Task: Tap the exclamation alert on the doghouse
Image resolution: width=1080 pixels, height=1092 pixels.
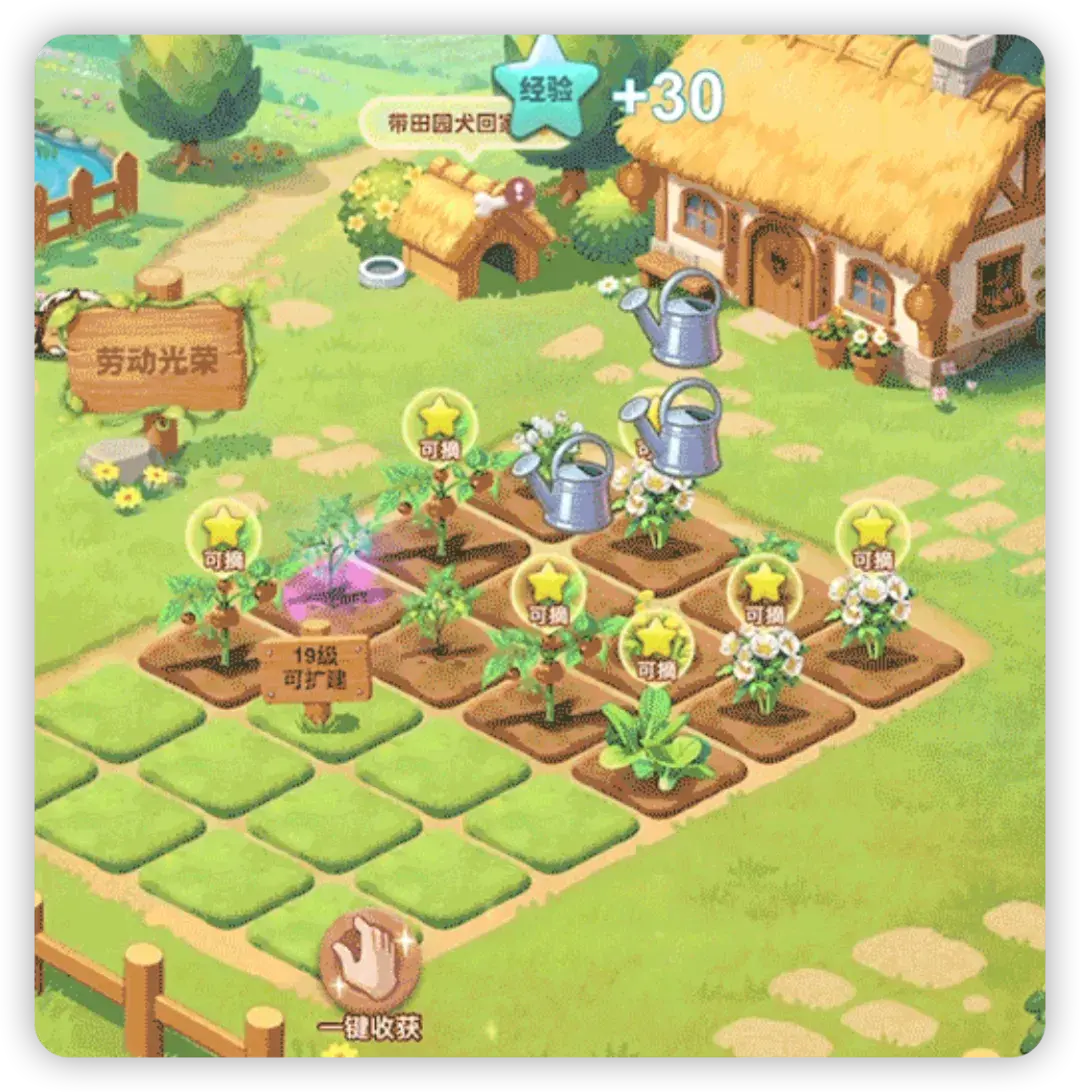Action: 517,188
